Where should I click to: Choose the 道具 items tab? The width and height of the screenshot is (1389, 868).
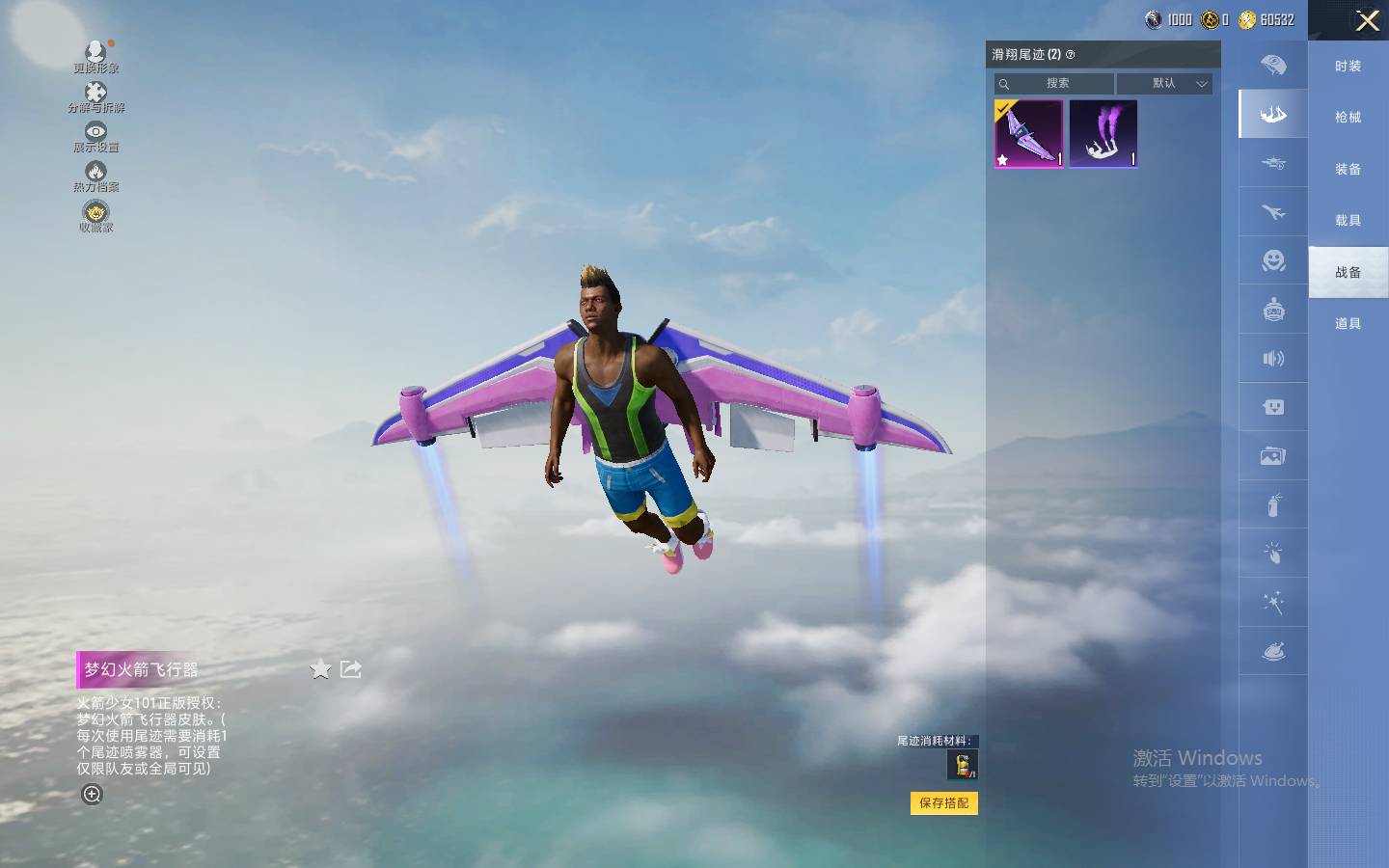coord(1348,324)
